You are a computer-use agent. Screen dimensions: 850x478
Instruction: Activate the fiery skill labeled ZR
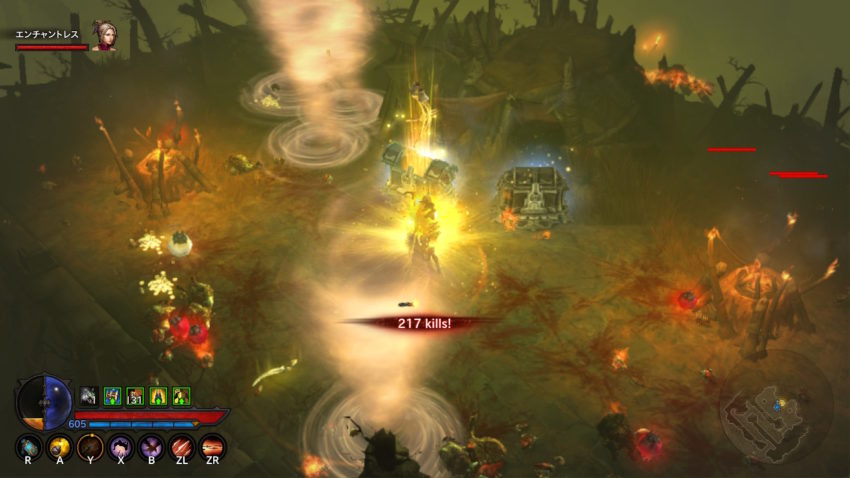212,446
